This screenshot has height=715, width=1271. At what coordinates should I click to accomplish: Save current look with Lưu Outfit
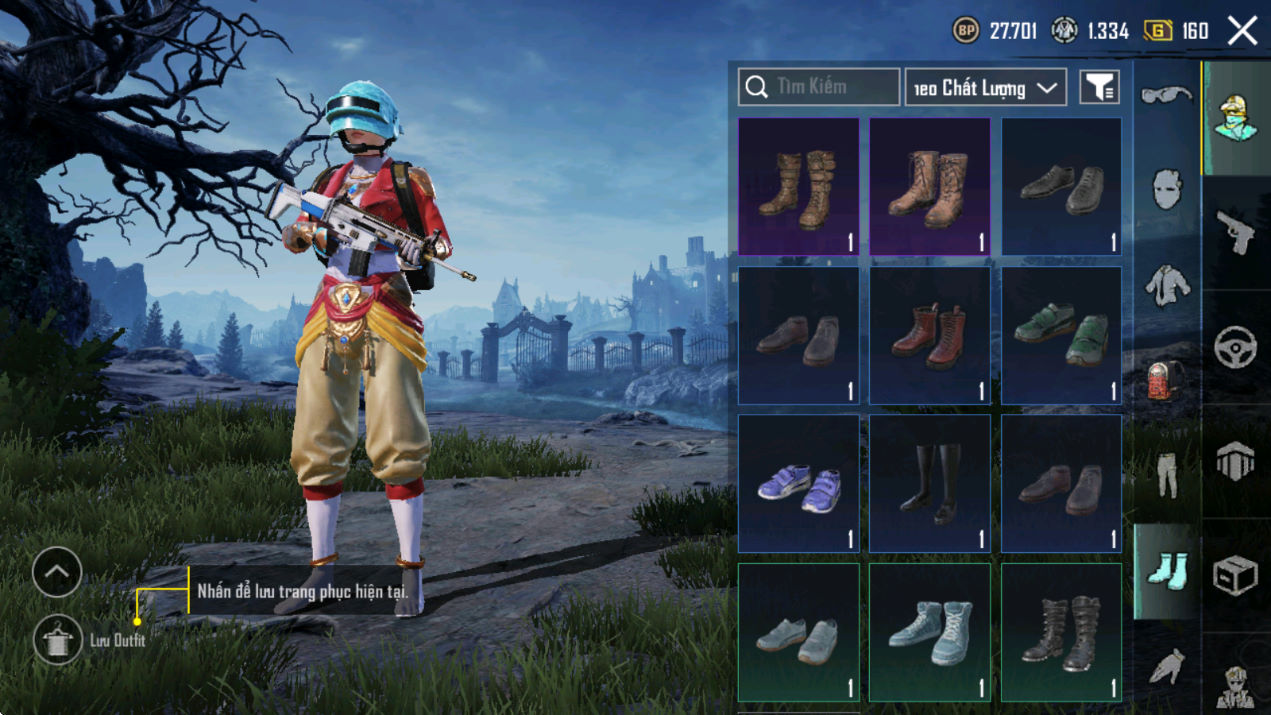[x=57, y=640]
